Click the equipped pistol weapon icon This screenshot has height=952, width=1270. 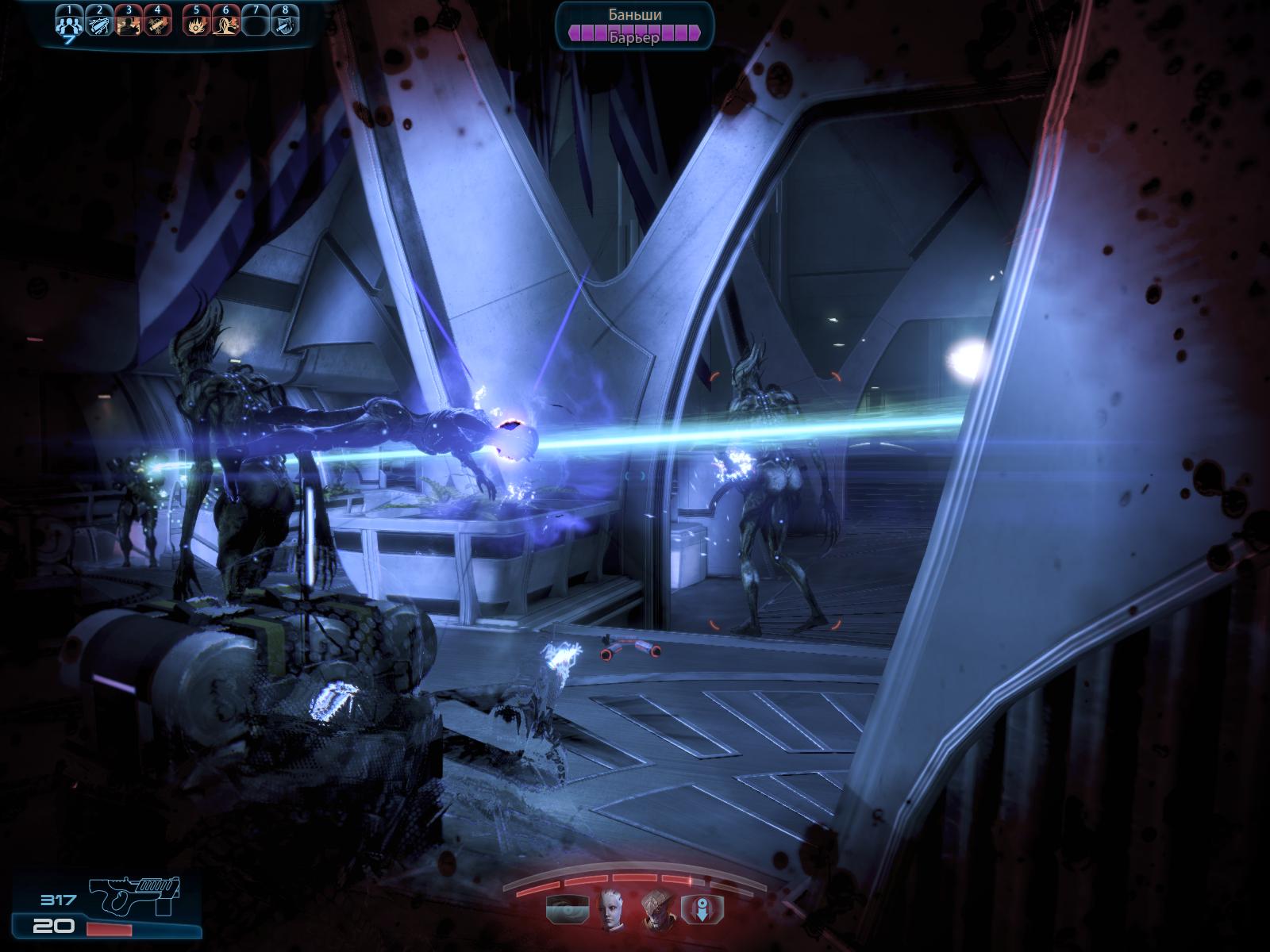[137, 899]
